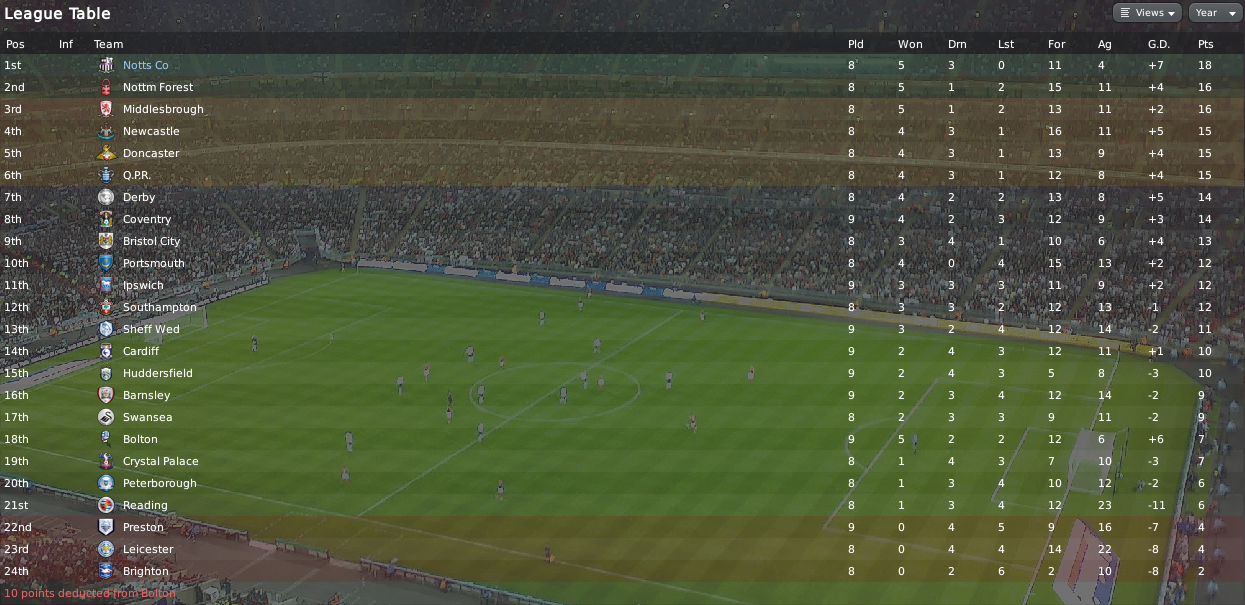Image resolution: width=1245 pixels, height=605 pixels.
Task: Select Coventry in the standings
Action: coord(147,219)
